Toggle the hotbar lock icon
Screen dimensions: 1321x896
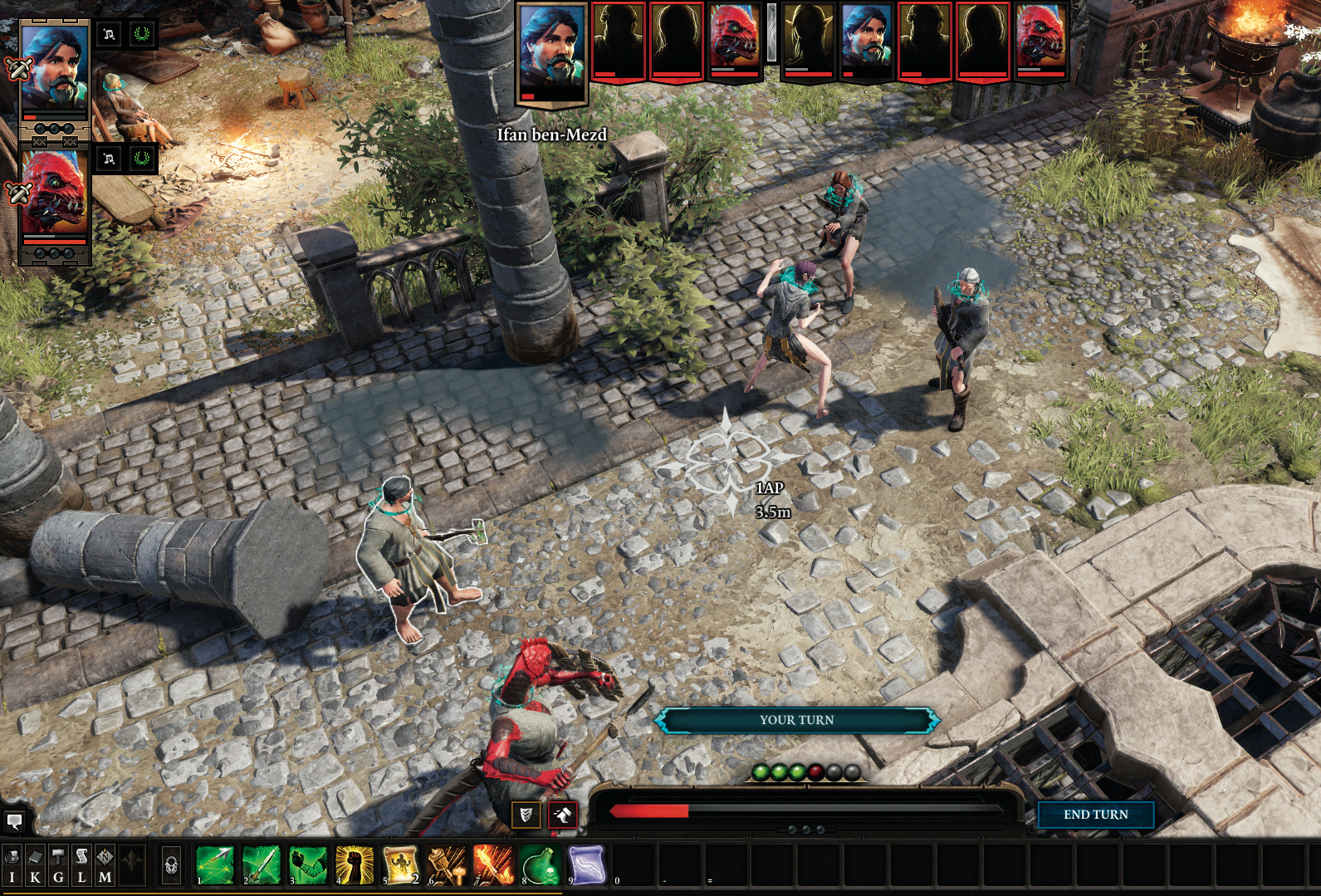[171, 866]
